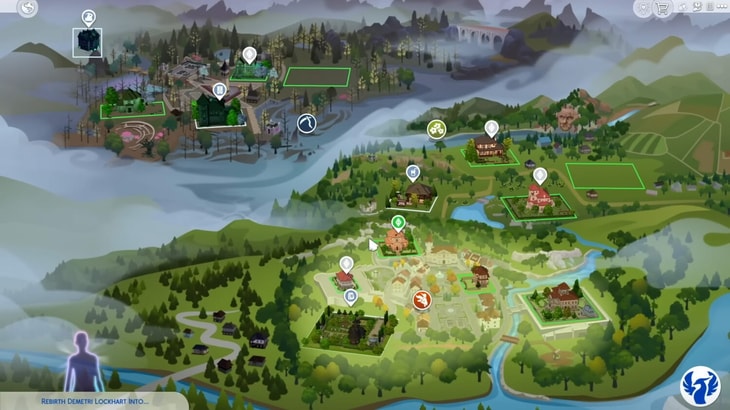Click the red-orange bird venue marker
730x410 pixels.
click(x=423, y=299)
